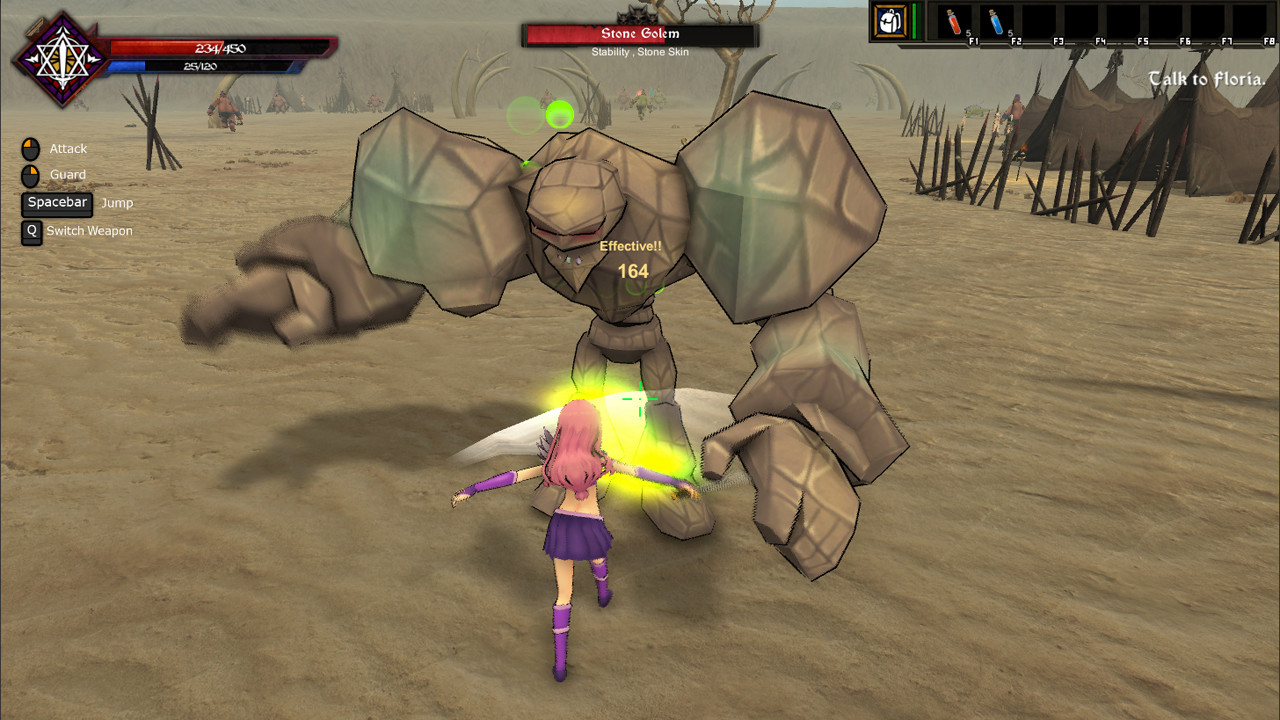
Task: Click the 'Talk to Floria' quest objective
Action: (1206, 79)
